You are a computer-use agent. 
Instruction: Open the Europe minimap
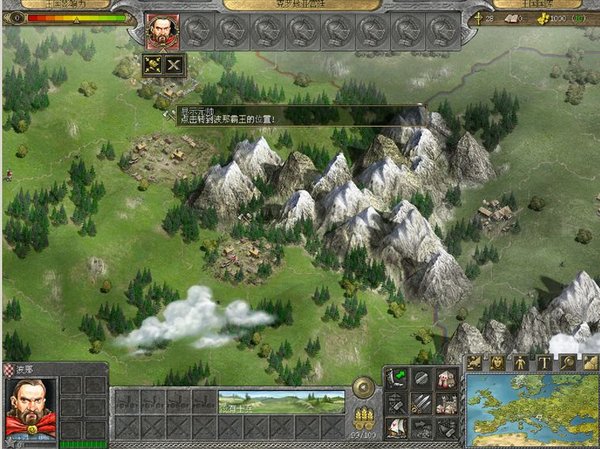[531, 408]
